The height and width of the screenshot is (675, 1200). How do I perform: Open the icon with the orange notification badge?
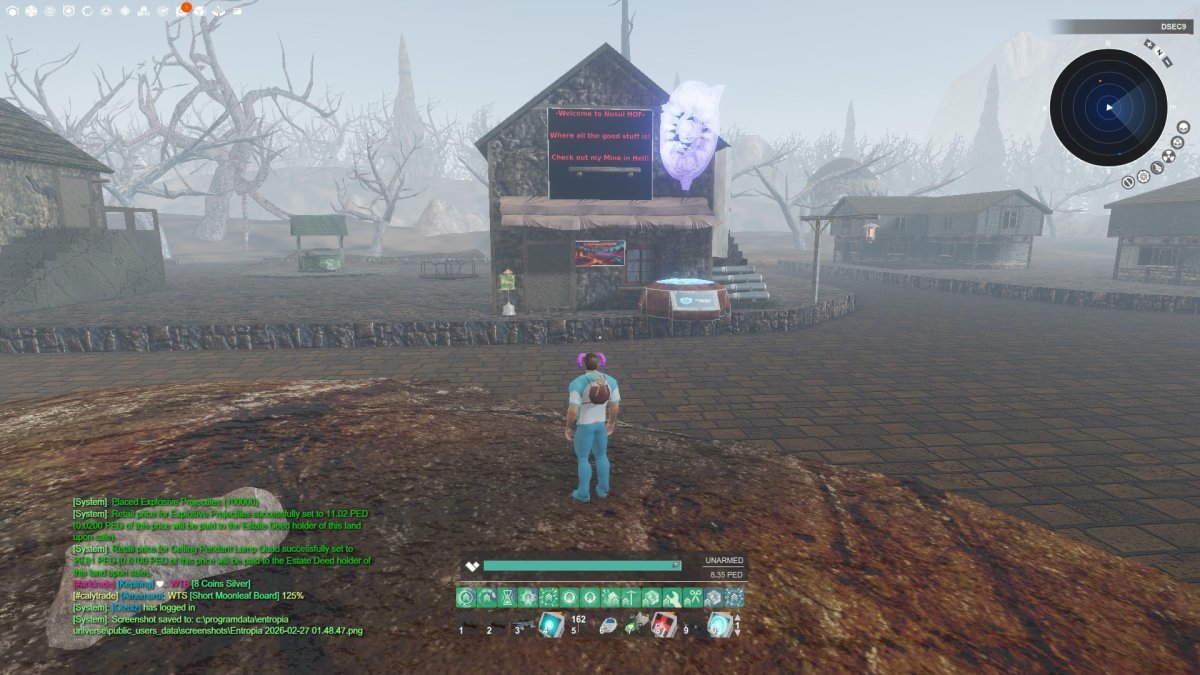point(181,11)
